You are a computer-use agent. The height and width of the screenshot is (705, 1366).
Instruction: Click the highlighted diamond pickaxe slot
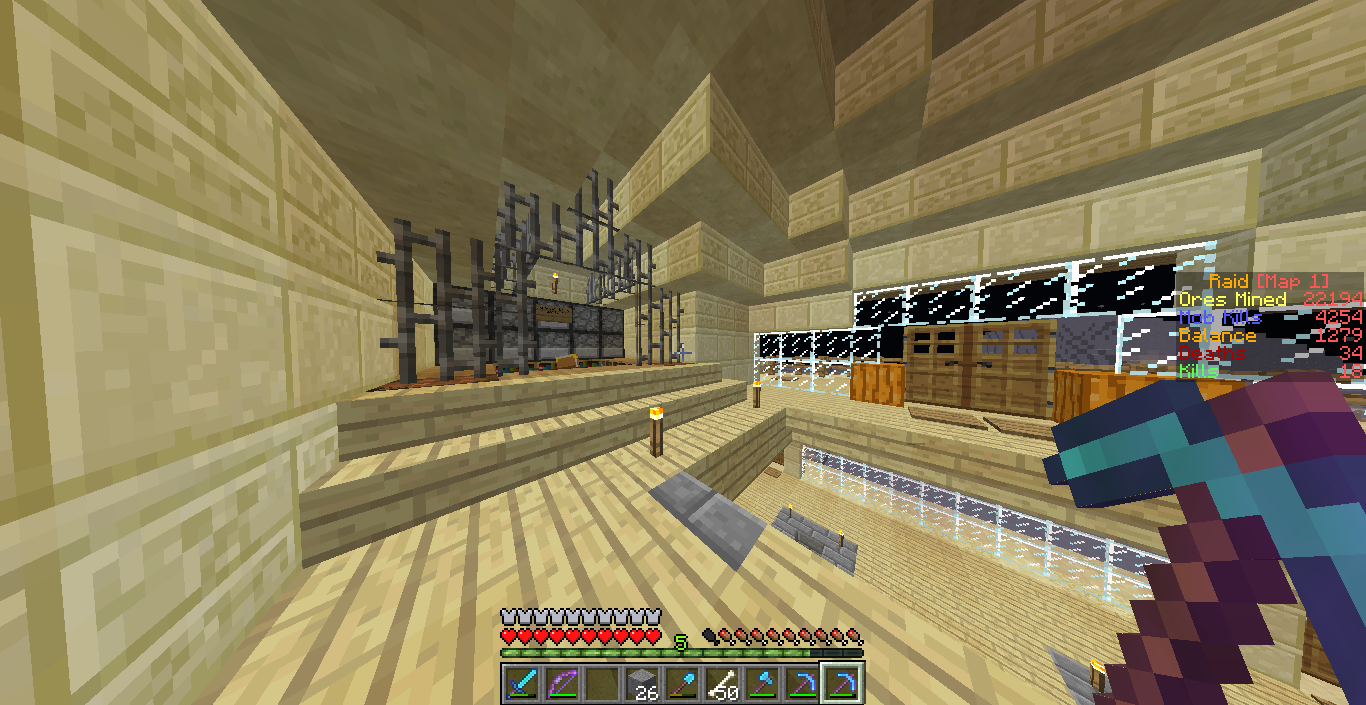tap(841, 684)
